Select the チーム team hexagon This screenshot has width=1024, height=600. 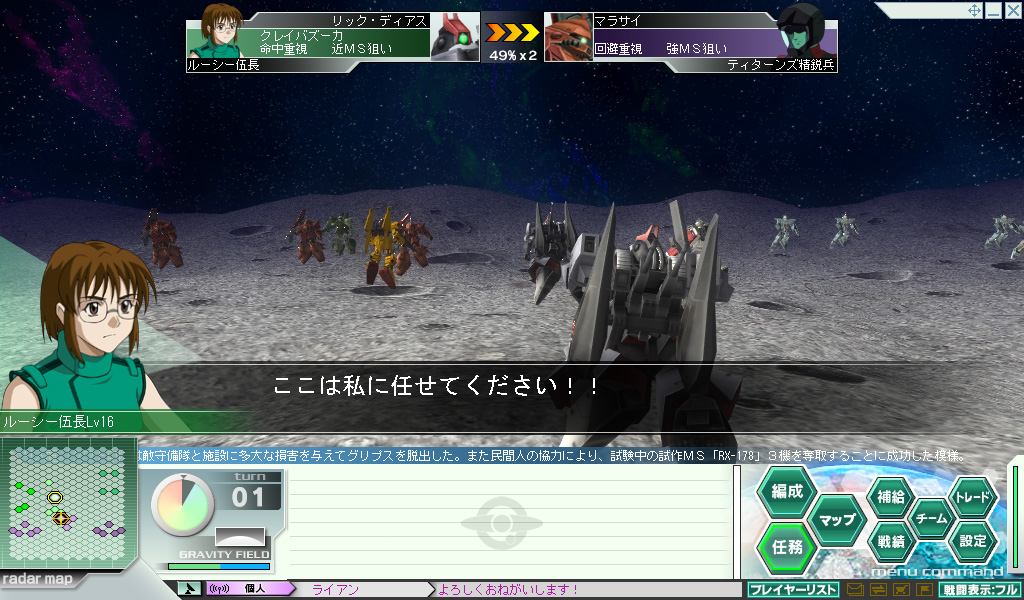pos(931,519)
